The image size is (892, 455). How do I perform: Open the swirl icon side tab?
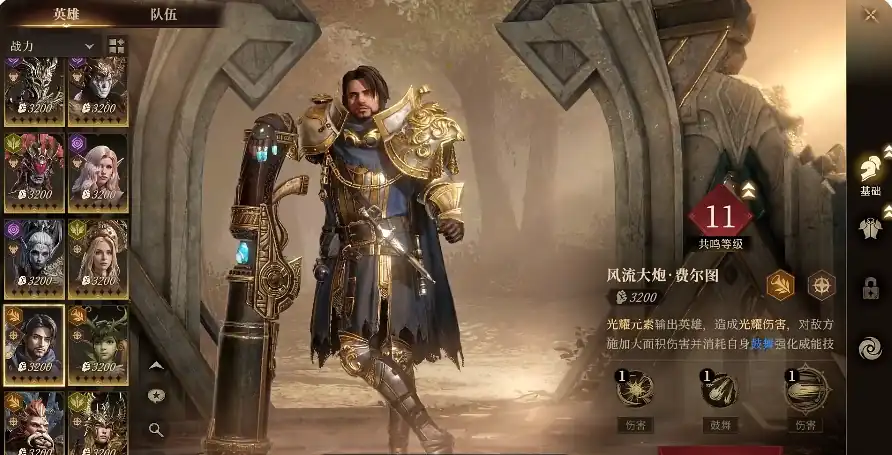870,348
